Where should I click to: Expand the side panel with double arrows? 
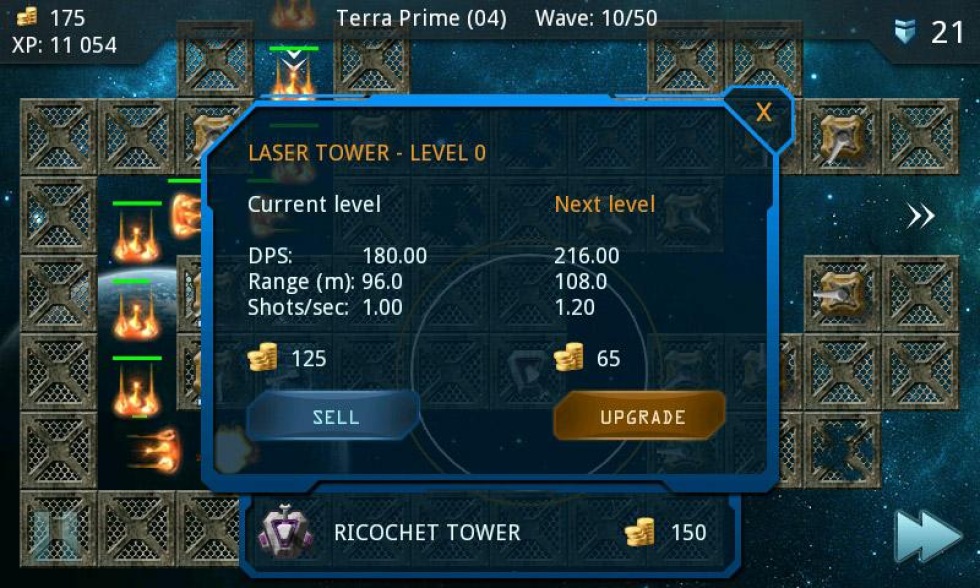920,217
